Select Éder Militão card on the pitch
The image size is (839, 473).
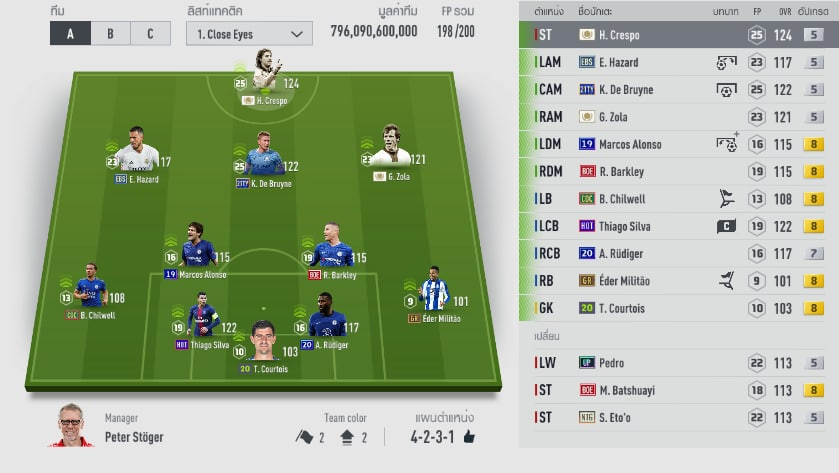coord(434,294)
